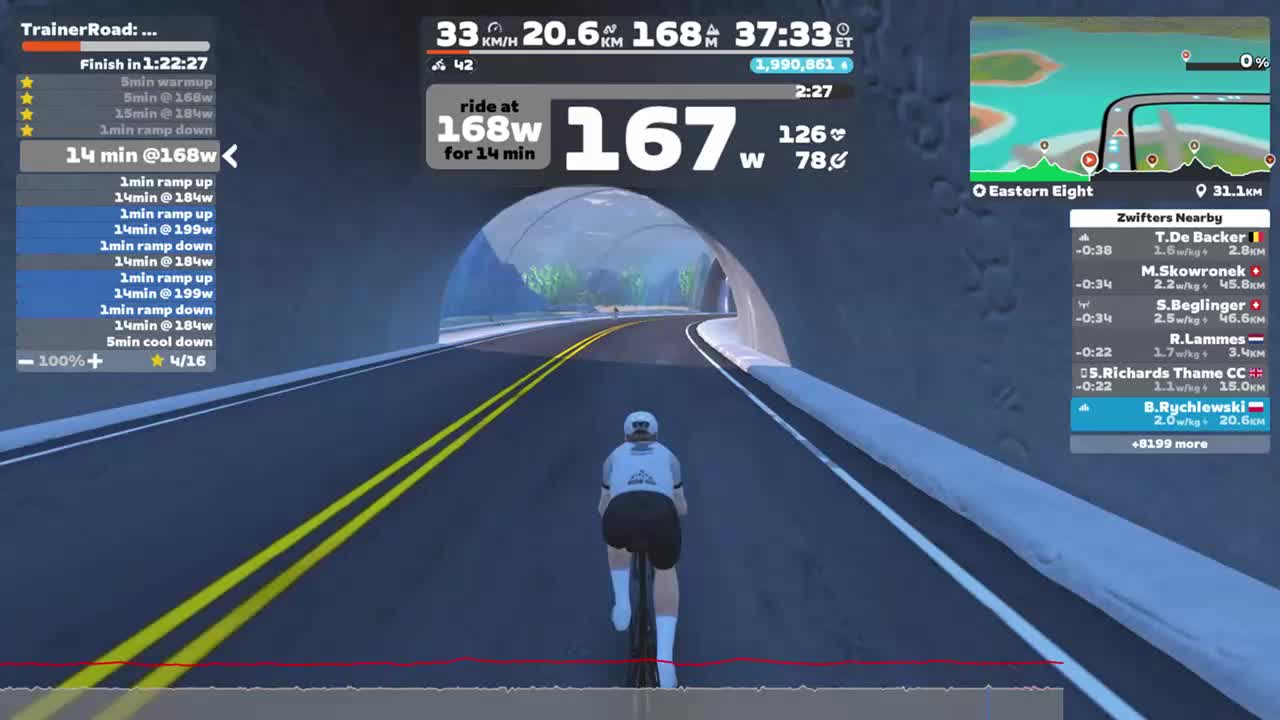Click the signal bars icon beside T.De Backer
Screen dimensions: 1280x720
tap(1084, 237)
